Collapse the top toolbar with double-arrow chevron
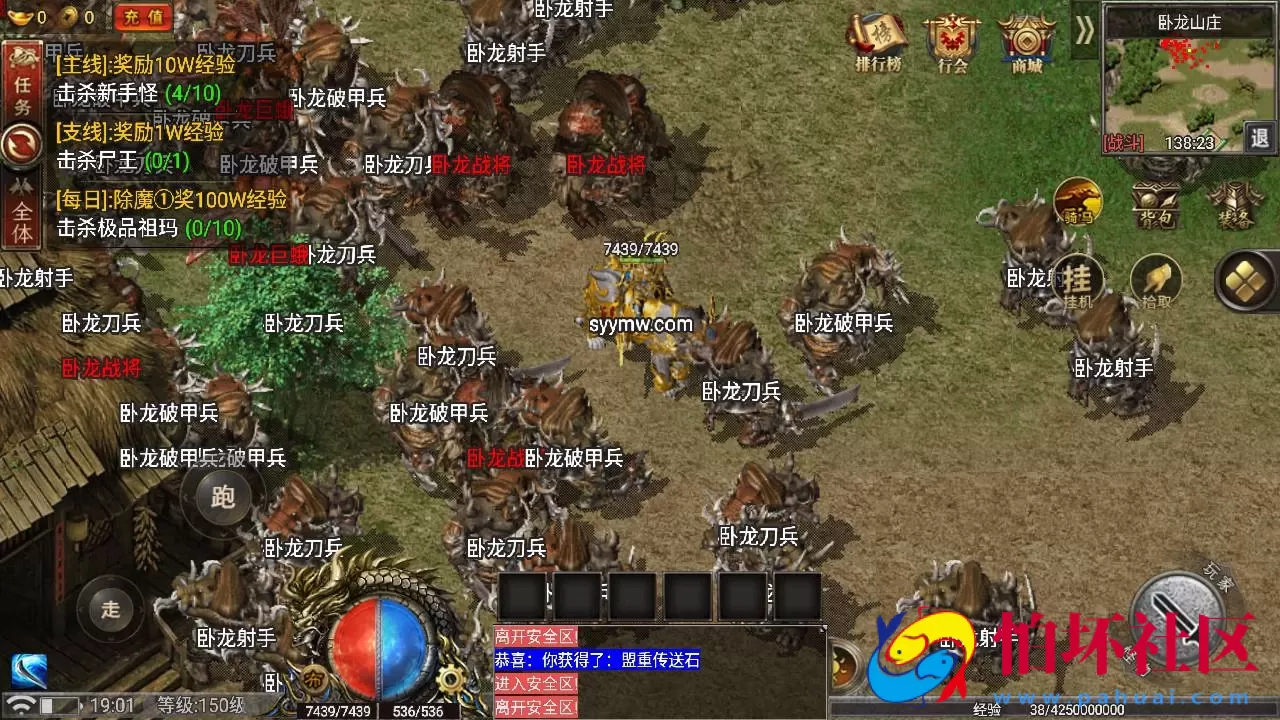The image size is (1280, 720). (1083, 31)
